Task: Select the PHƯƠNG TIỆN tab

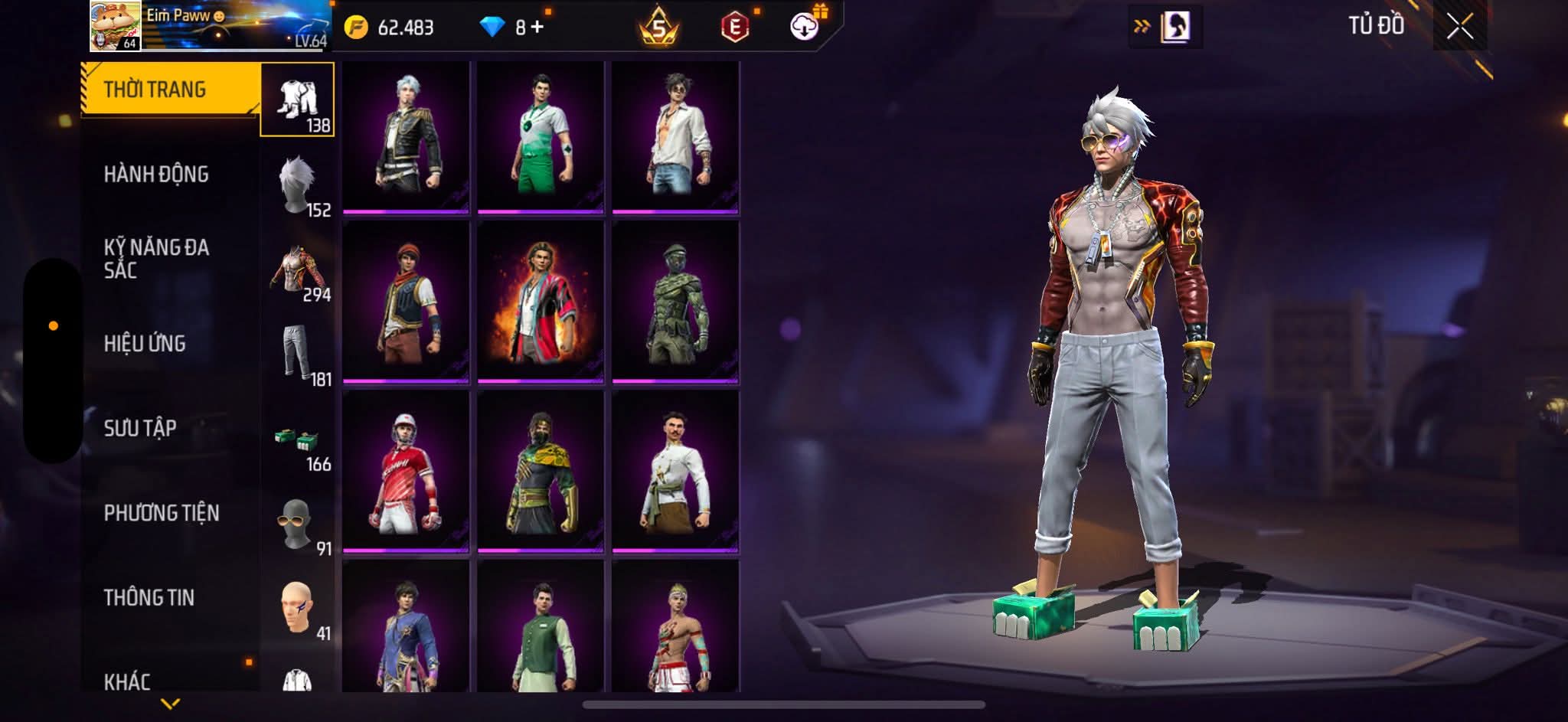Action: pos(162,513)
